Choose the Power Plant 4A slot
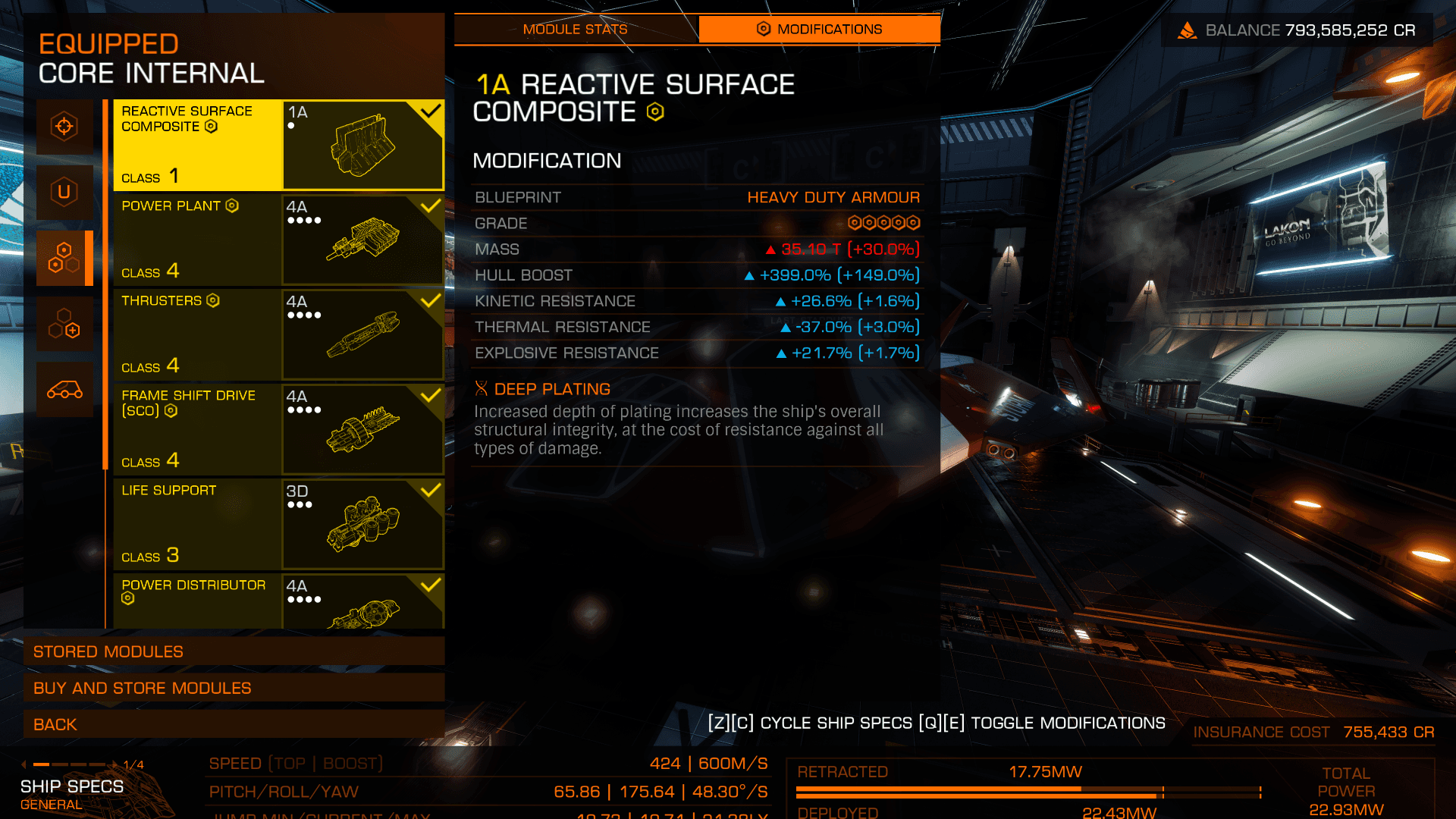Viewport: 1456px width, 819px height. click(x=278, y=240)
